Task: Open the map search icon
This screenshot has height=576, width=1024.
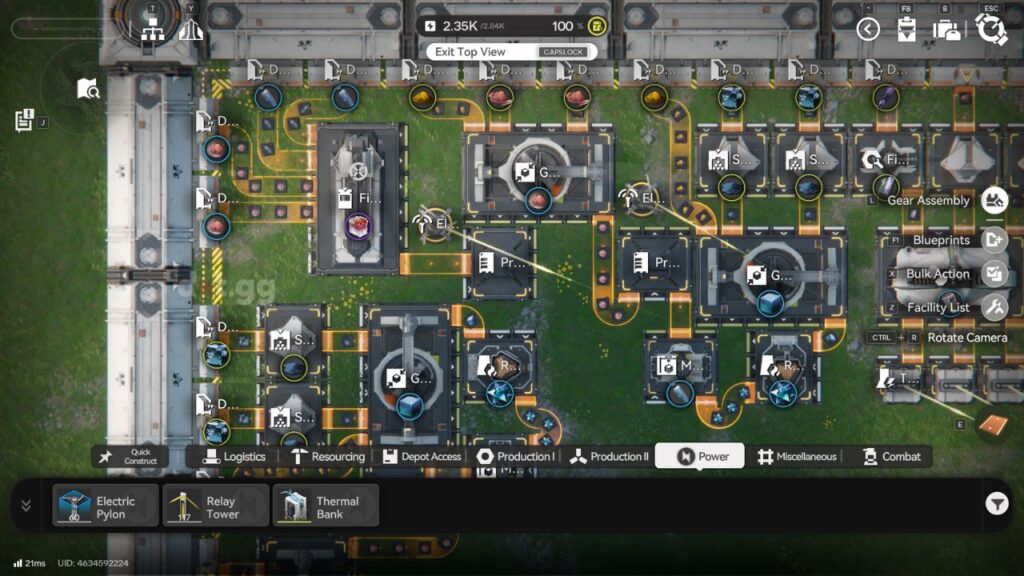Action: 88,89
